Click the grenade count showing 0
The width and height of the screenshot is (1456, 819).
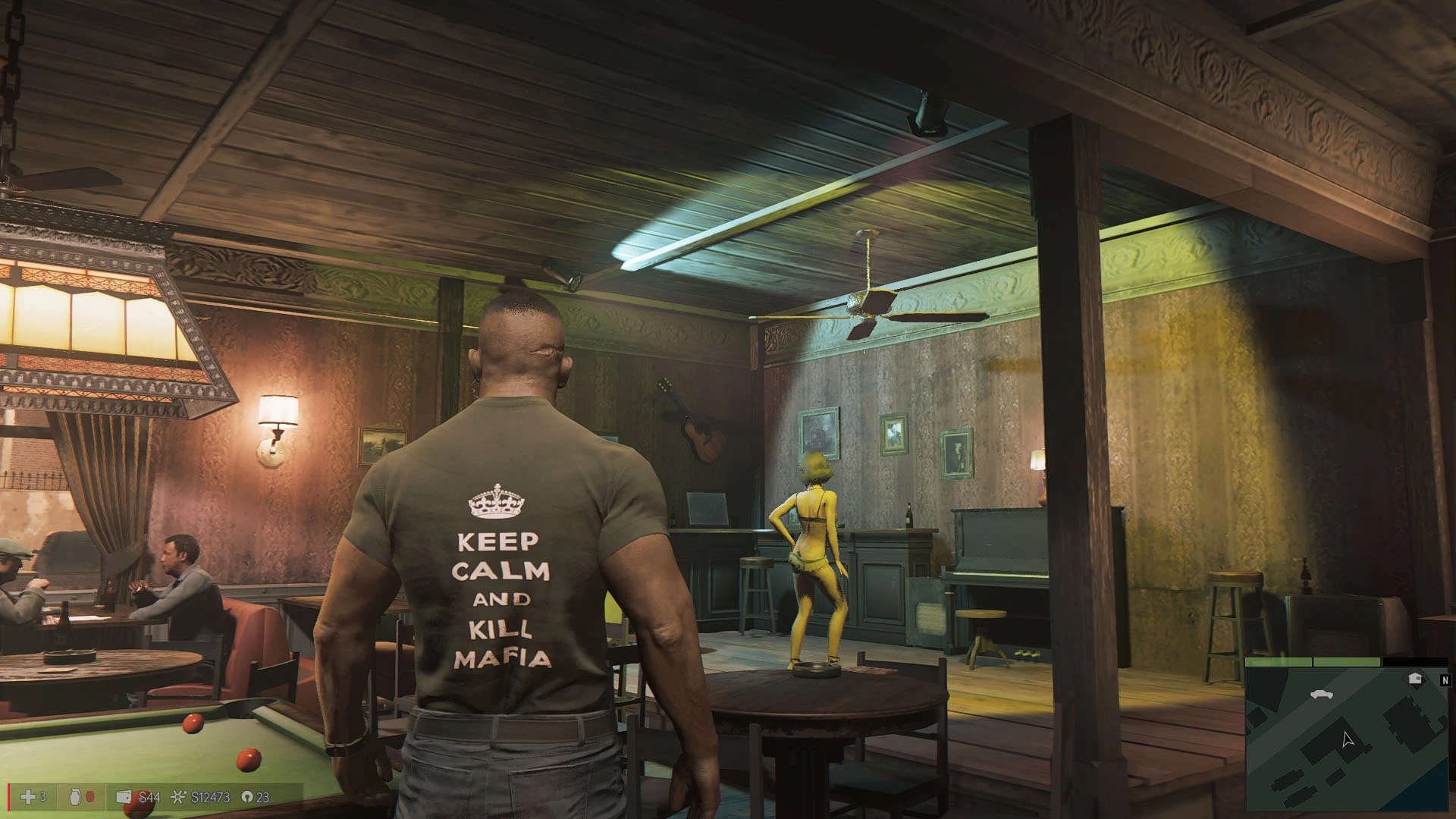[x=89, y=797]
